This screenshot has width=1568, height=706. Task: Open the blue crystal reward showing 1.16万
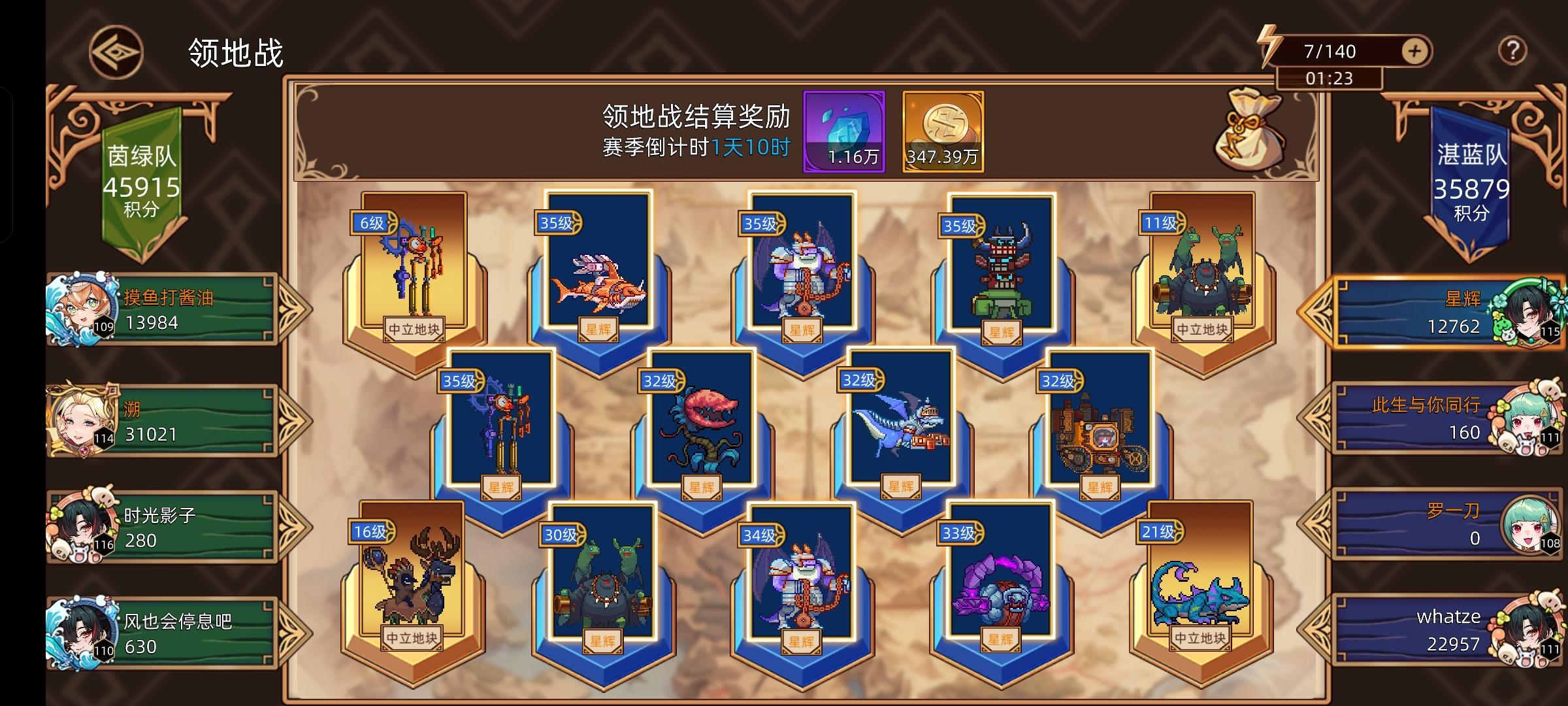pos(847,131)
